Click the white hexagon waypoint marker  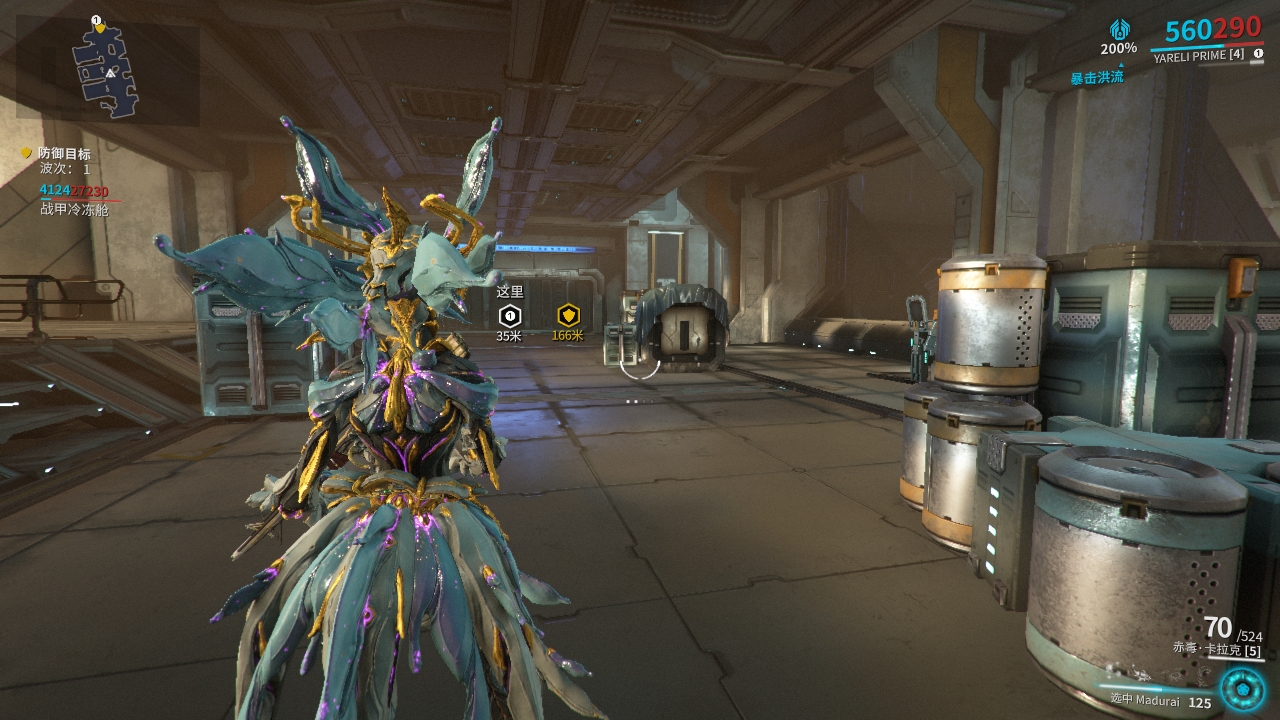click(x=509, y=316)
